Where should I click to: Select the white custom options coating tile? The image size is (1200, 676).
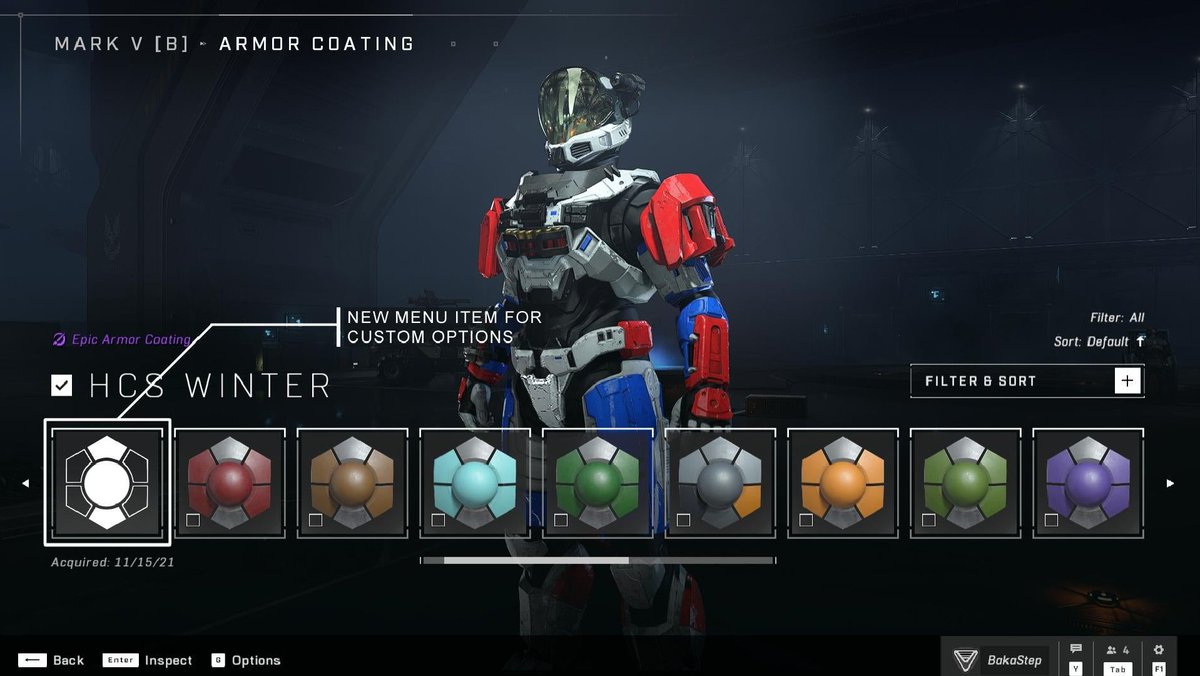[x=107, y=483]
